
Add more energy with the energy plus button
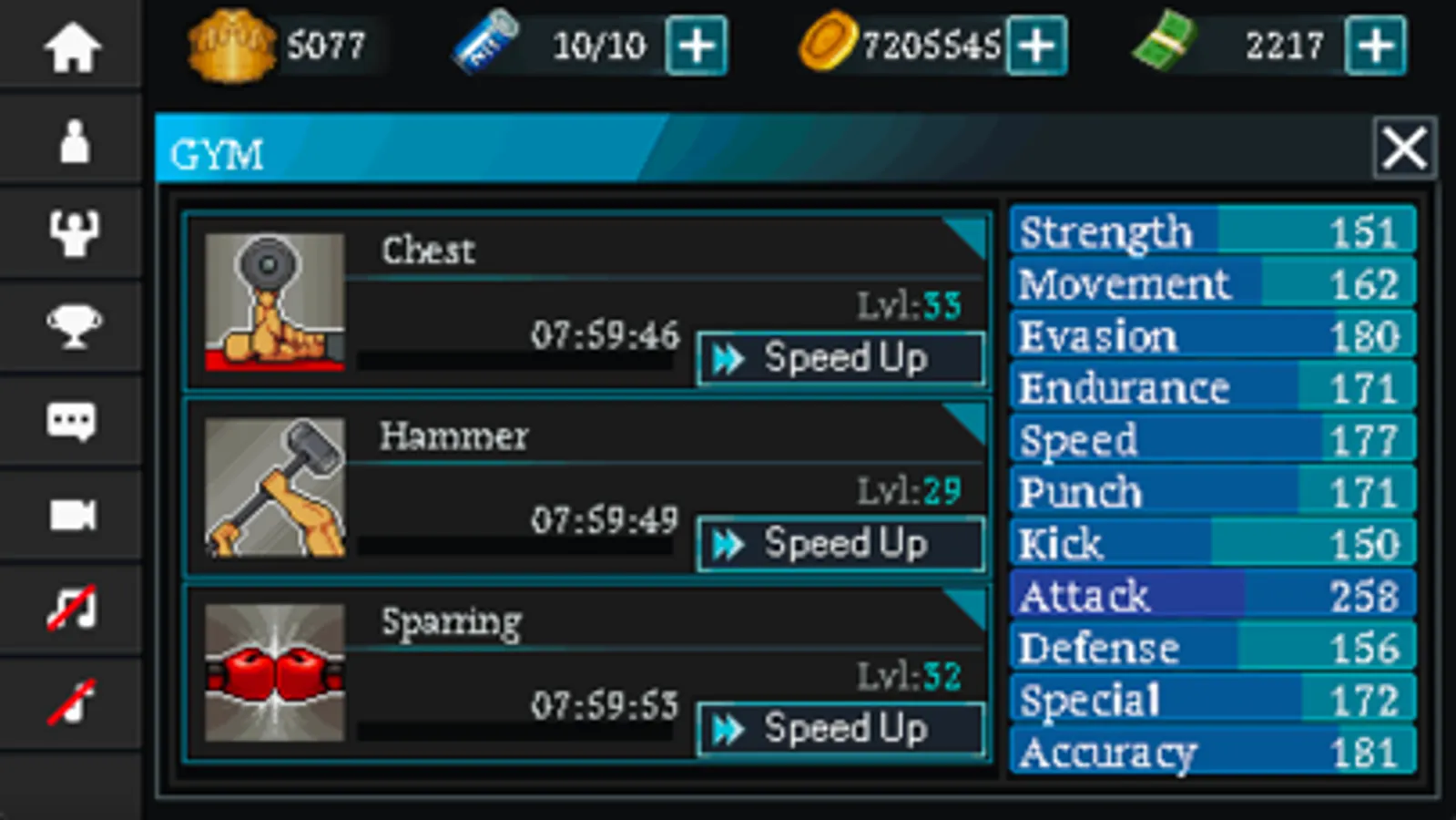point(697,45)
